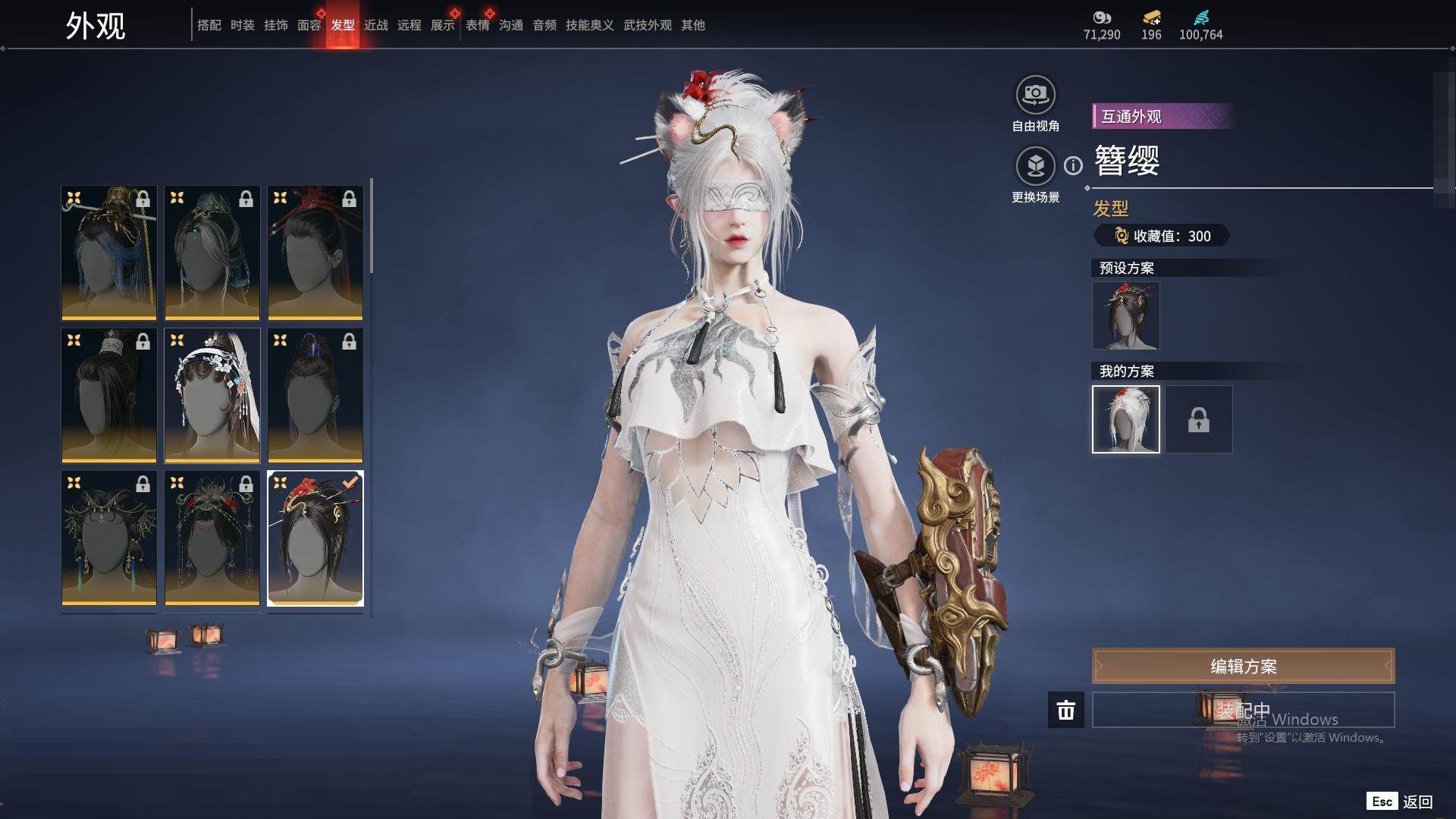
Task: Delete scheme with the trash can icon
Action: pyautogui.click(x=1065, y=711)
